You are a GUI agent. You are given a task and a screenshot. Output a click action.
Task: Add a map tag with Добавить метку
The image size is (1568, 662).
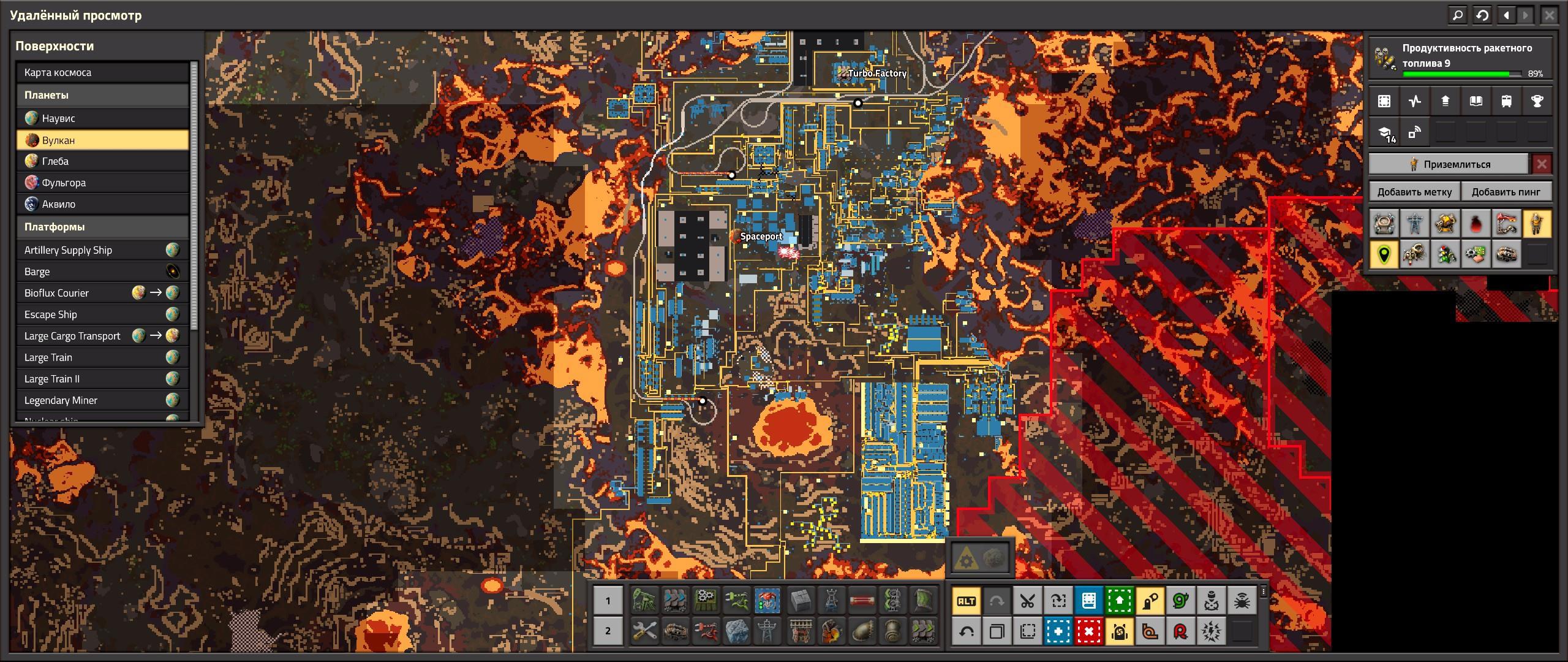(1414, 192)
